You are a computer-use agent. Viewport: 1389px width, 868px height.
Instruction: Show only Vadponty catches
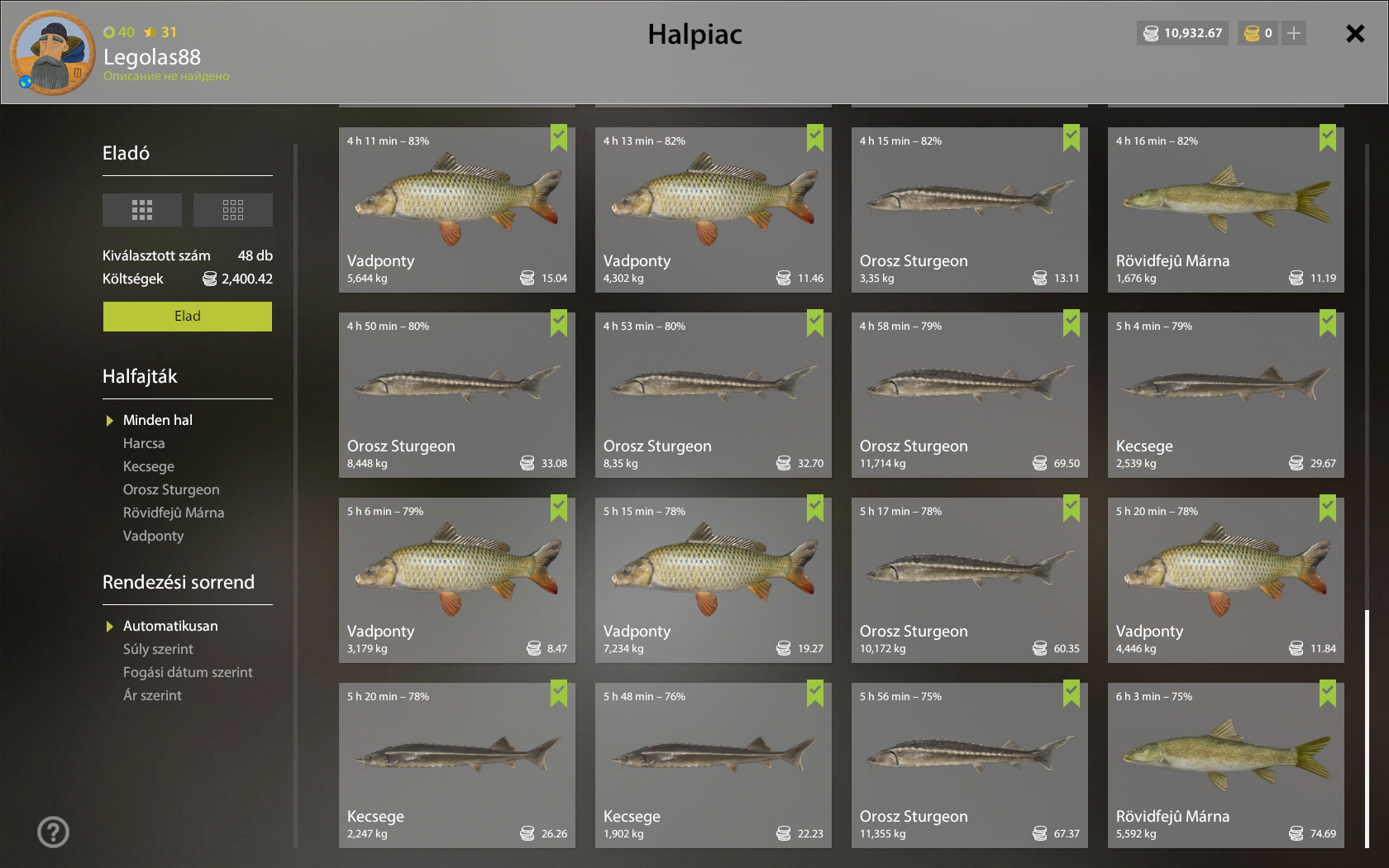click(x=154, y=537)
